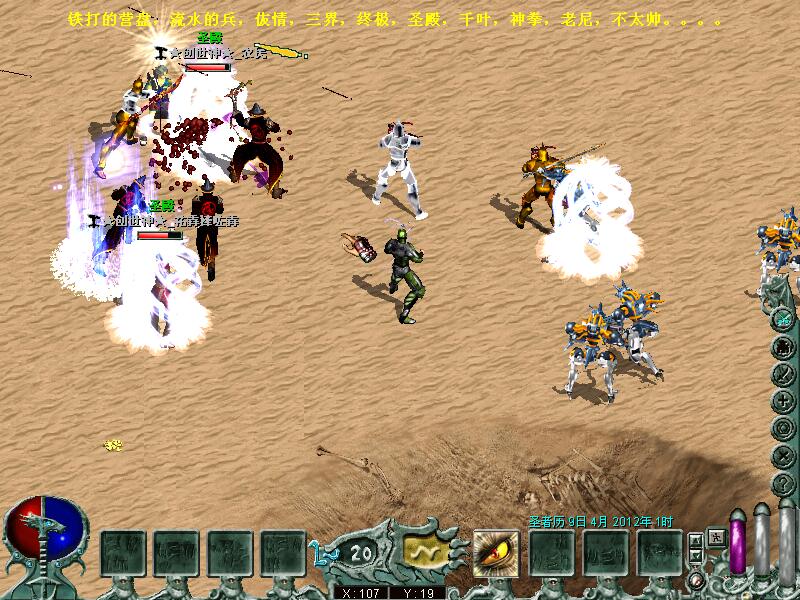Click the small round orb button
800x600 pixels.
click(x=695, y=581)
